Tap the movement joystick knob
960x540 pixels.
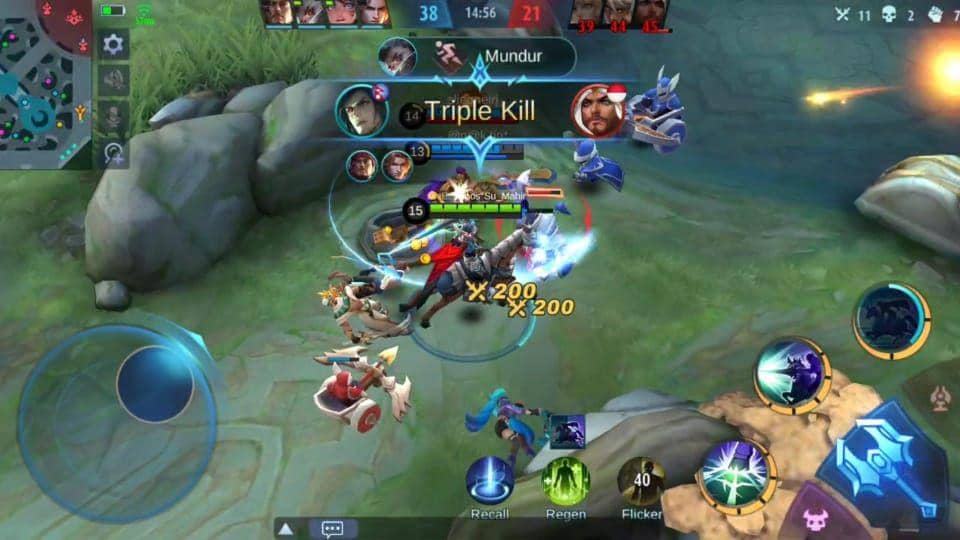pos(155,384)
